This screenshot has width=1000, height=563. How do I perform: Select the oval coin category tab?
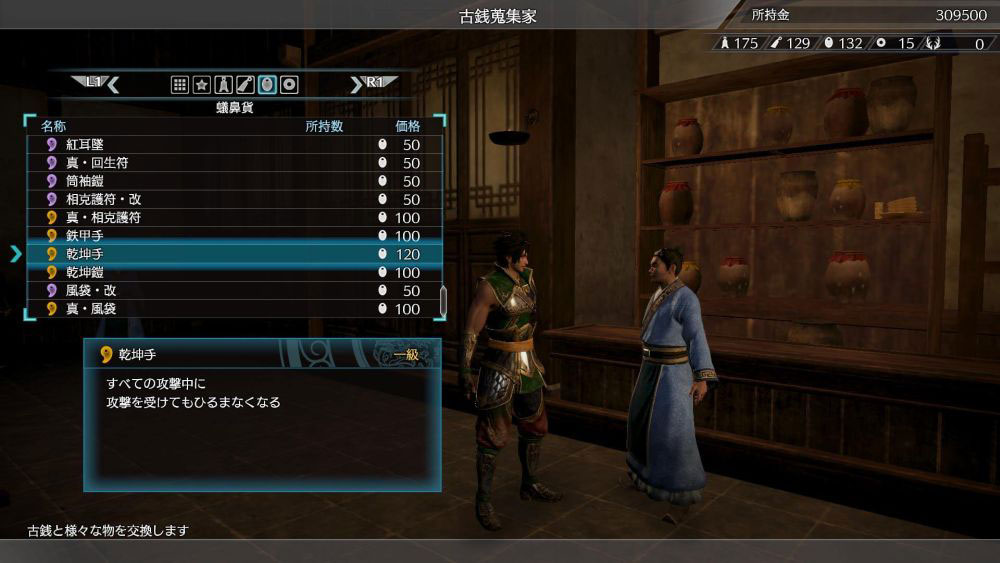click(267, 85)
